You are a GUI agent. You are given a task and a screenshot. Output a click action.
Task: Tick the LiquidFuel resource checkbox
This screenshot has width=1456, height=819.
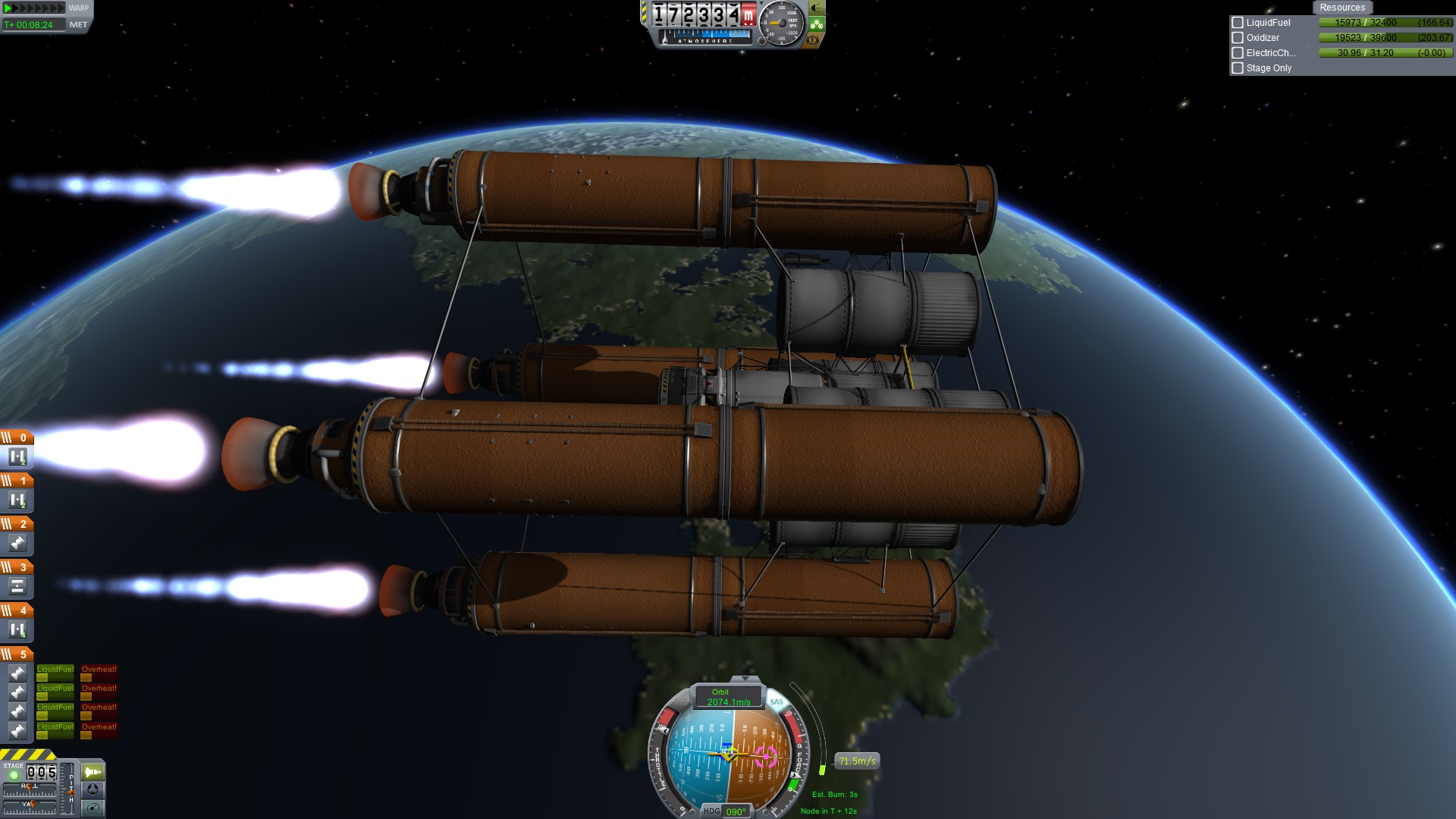[1238, 23]
